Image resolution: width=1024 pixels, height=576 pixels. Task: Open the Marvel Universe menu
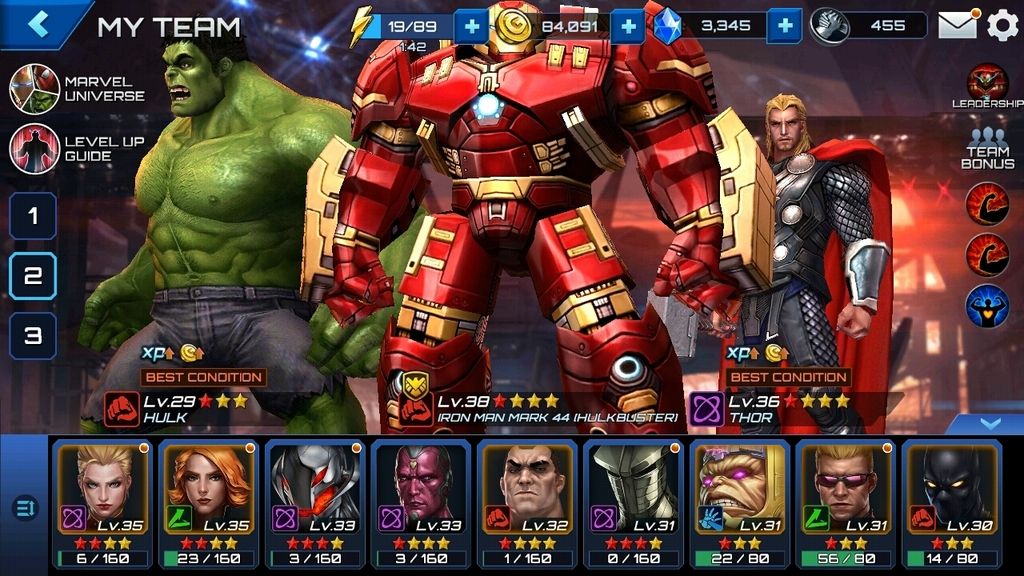pyautogui.click(x=36, y=88)
